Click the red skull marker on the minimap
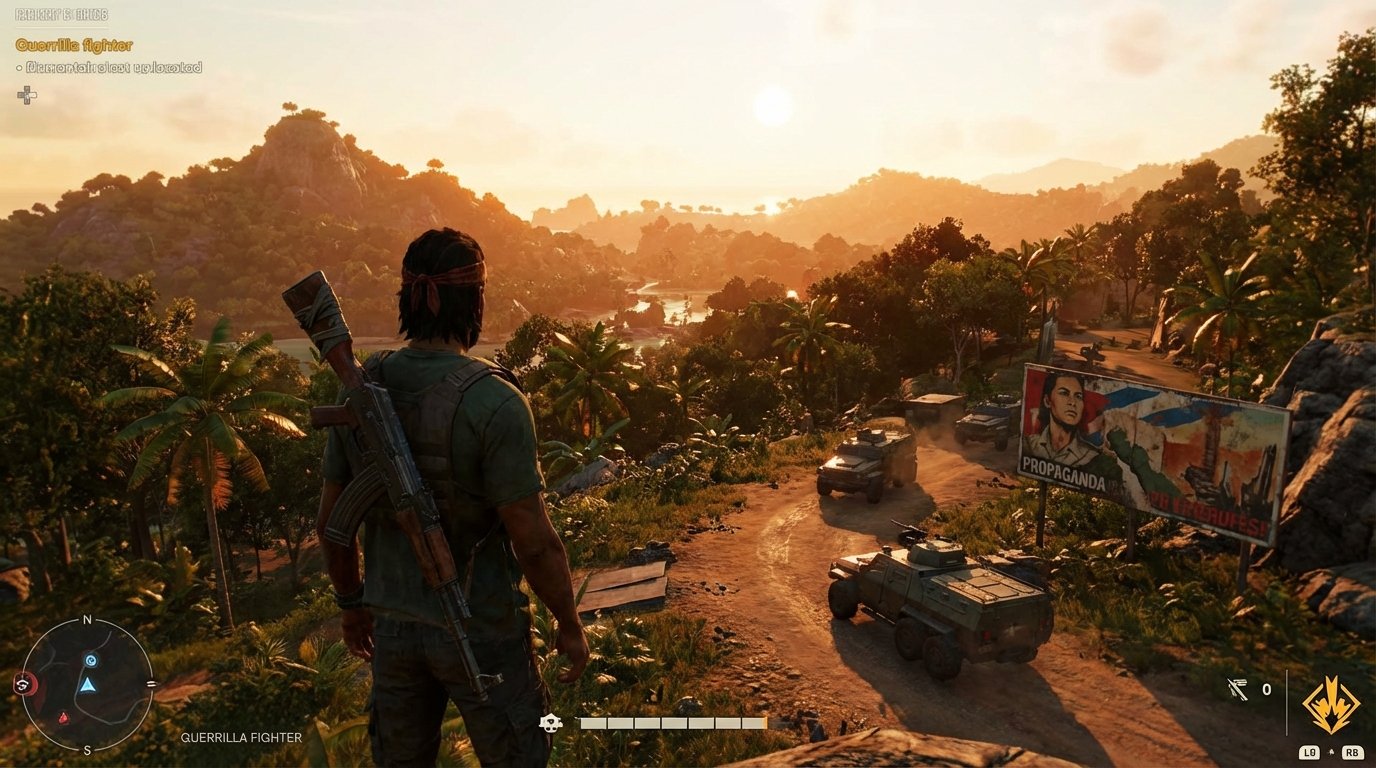 coord(25,683)
